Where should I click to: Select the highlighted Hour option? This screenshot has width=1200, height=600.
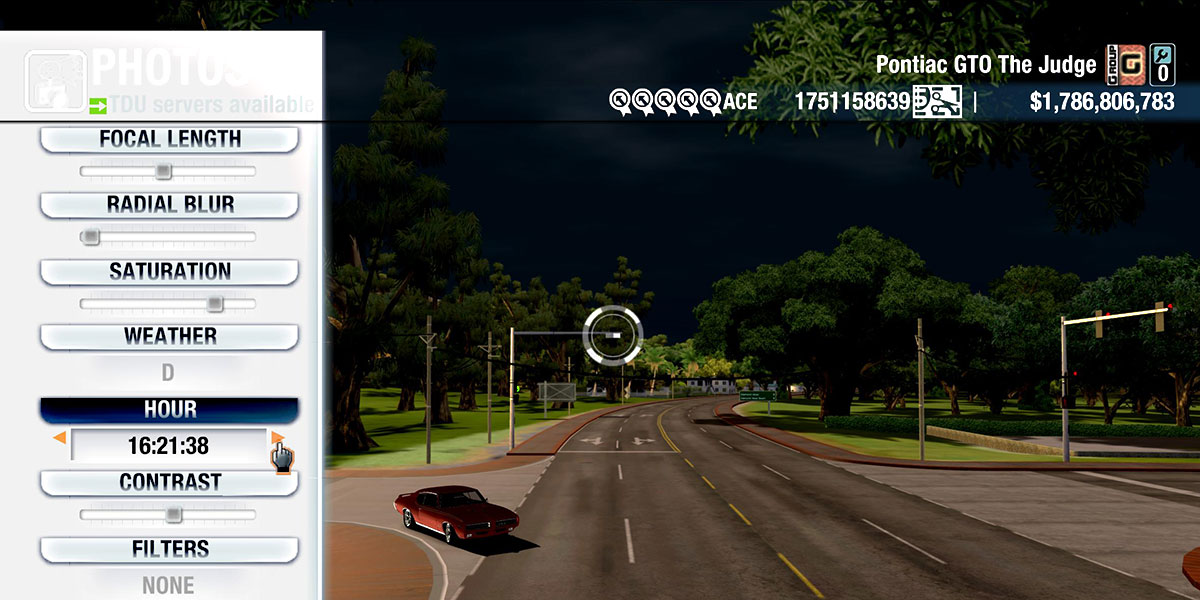tap(169, 410)
